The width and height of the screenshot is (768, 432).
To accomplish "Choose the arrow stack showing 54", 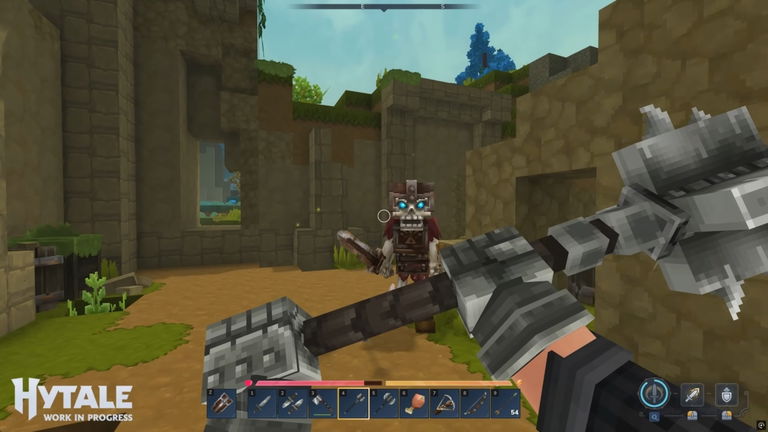I will click(x=505, y=403).
